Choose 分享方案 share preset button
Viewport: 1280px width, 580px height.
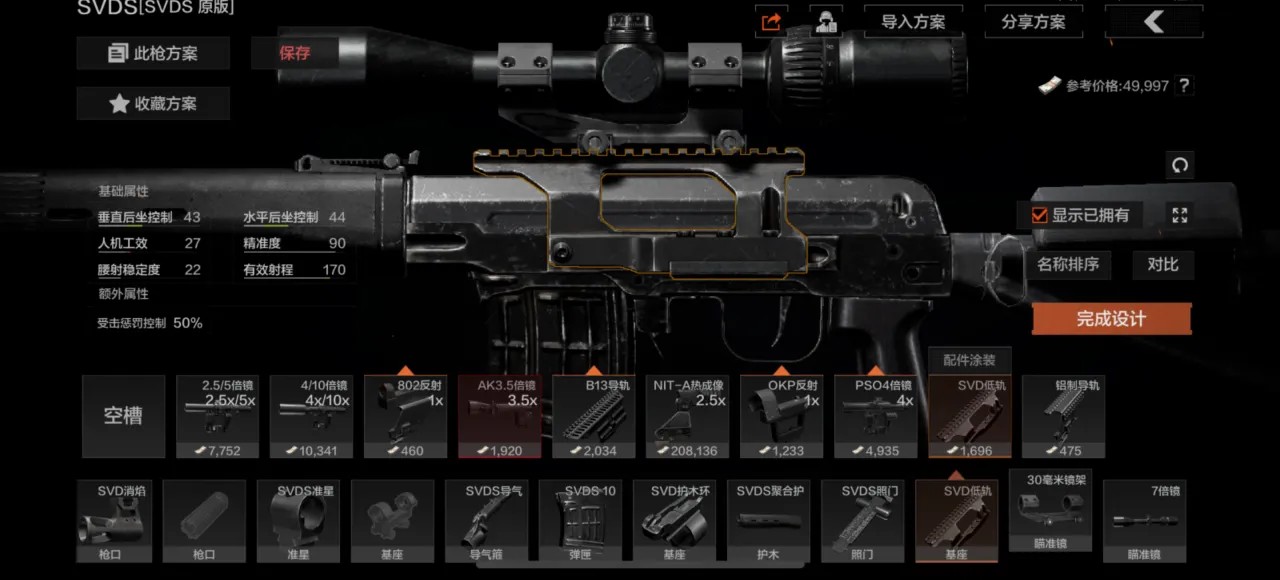[1033, 22]
